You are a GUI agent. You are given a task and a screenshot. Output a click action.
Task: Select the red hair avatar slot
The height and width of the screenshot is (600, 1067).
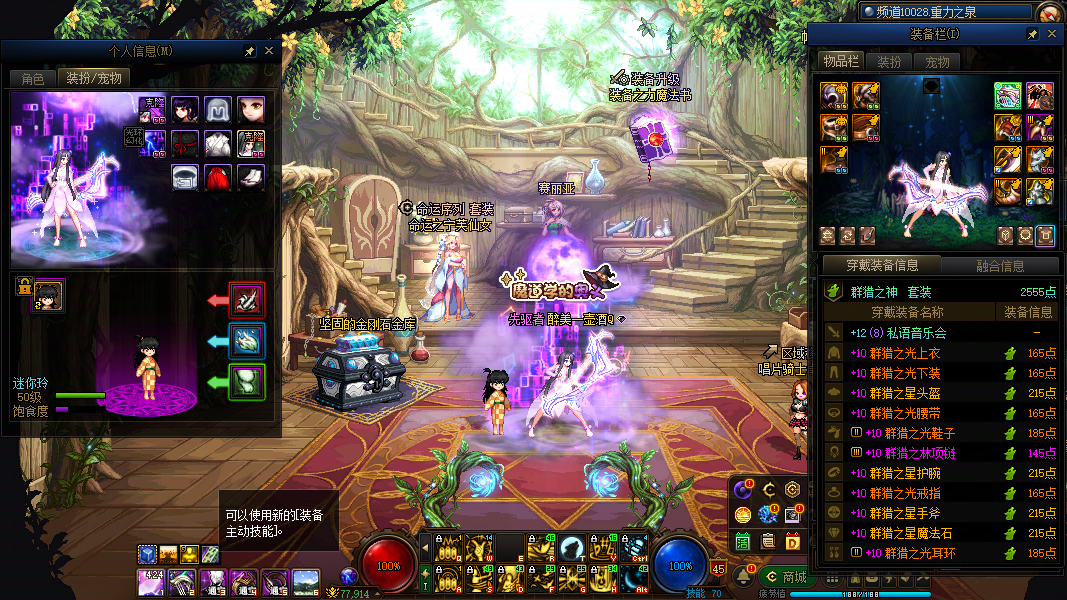click(218, 177)
